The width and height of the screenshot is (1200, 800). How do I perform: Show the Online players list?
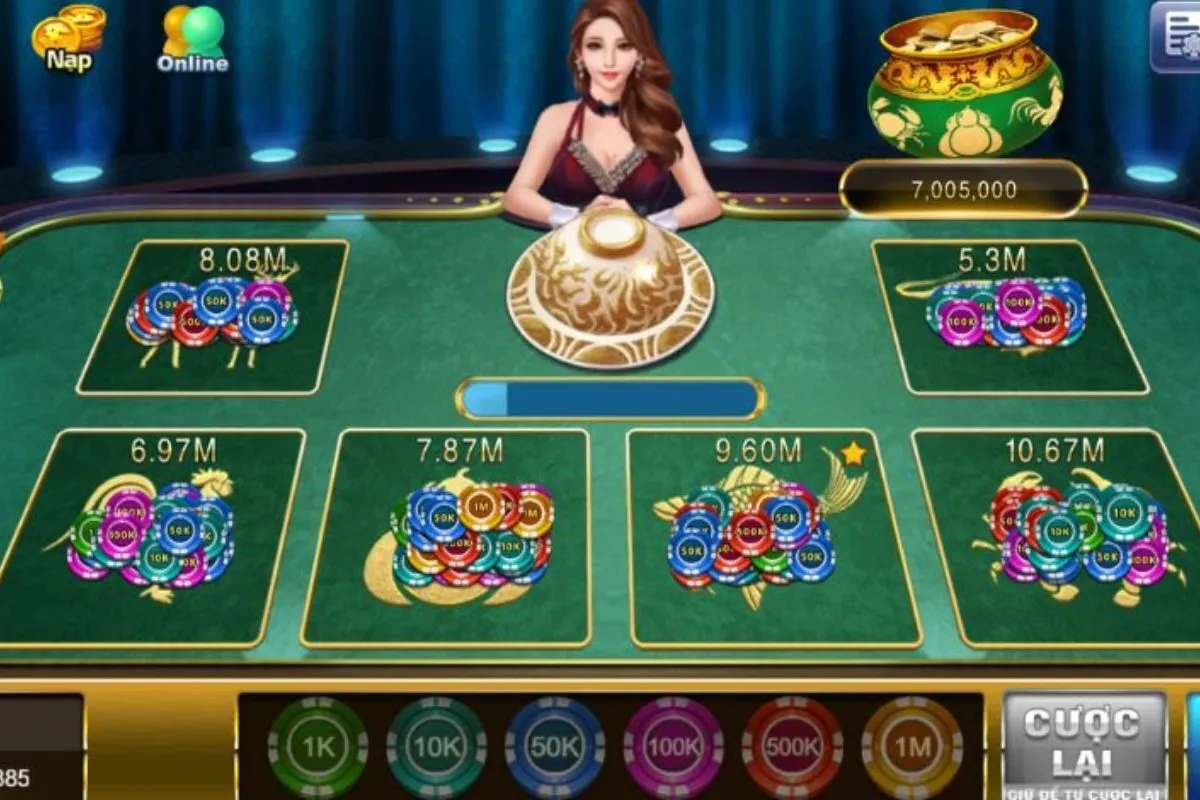click(193, 38)
